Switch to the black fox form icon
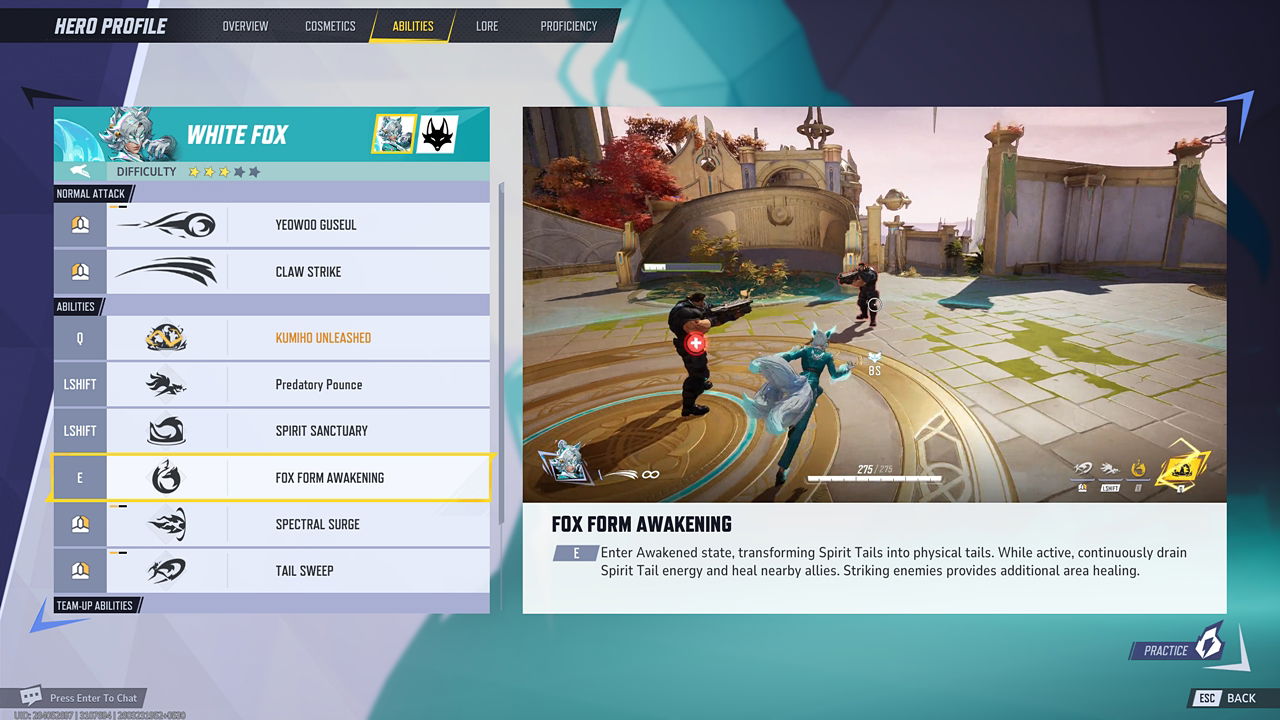1280x720 pixels. 437,134
